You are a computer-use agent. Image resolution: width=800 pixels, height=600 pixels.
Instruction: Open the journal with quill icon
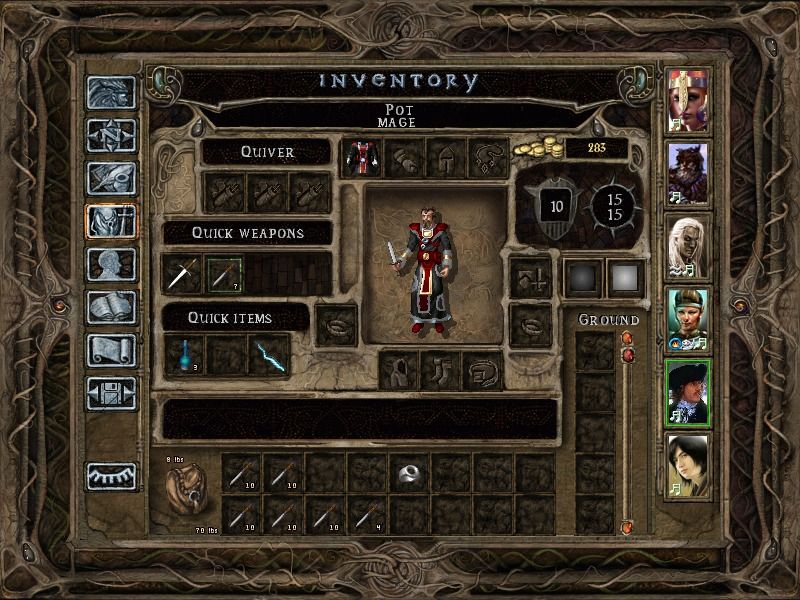[110, 178]
